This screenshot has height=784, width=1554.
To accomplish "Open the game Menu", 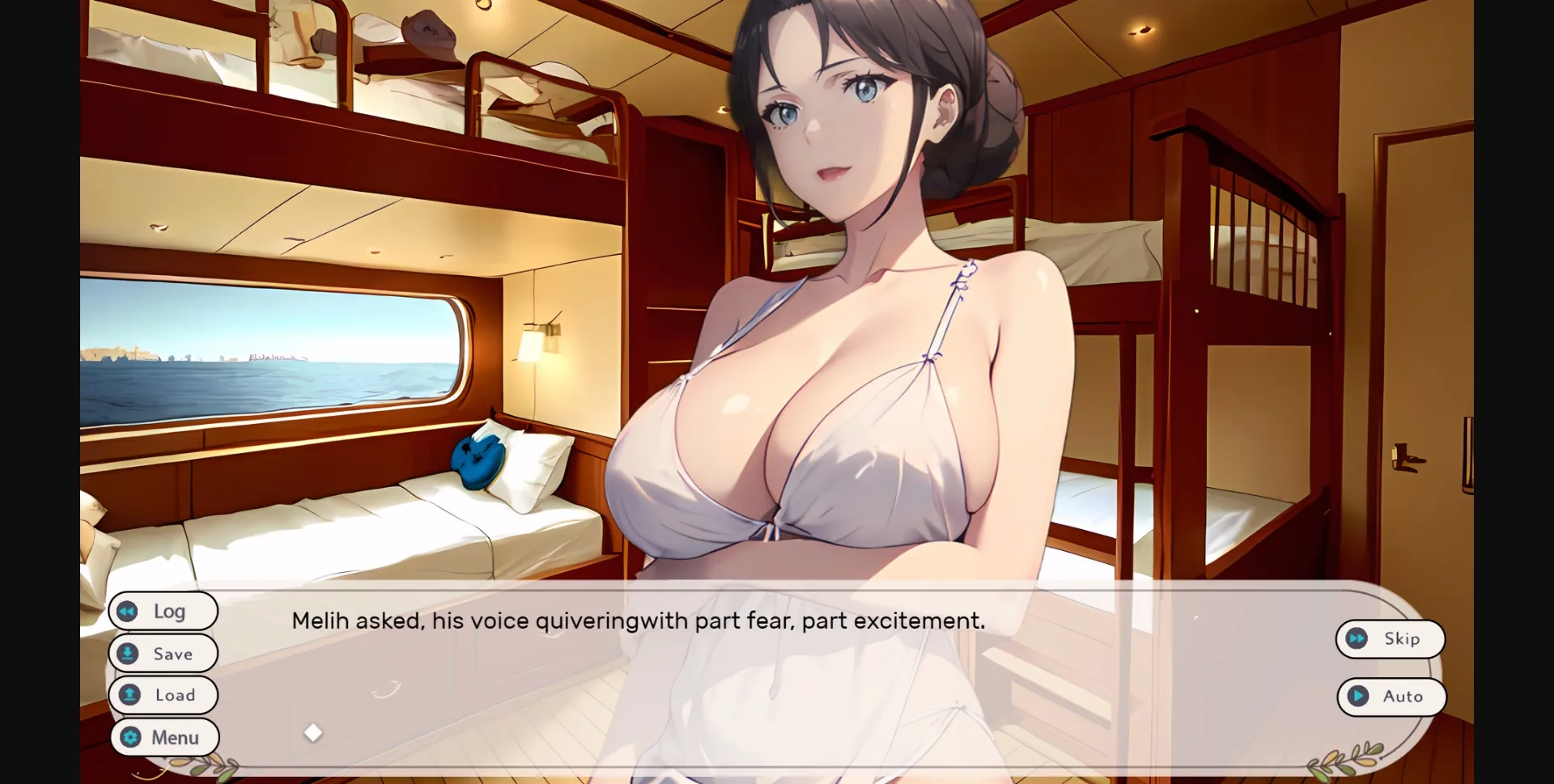I will [164, 737].
